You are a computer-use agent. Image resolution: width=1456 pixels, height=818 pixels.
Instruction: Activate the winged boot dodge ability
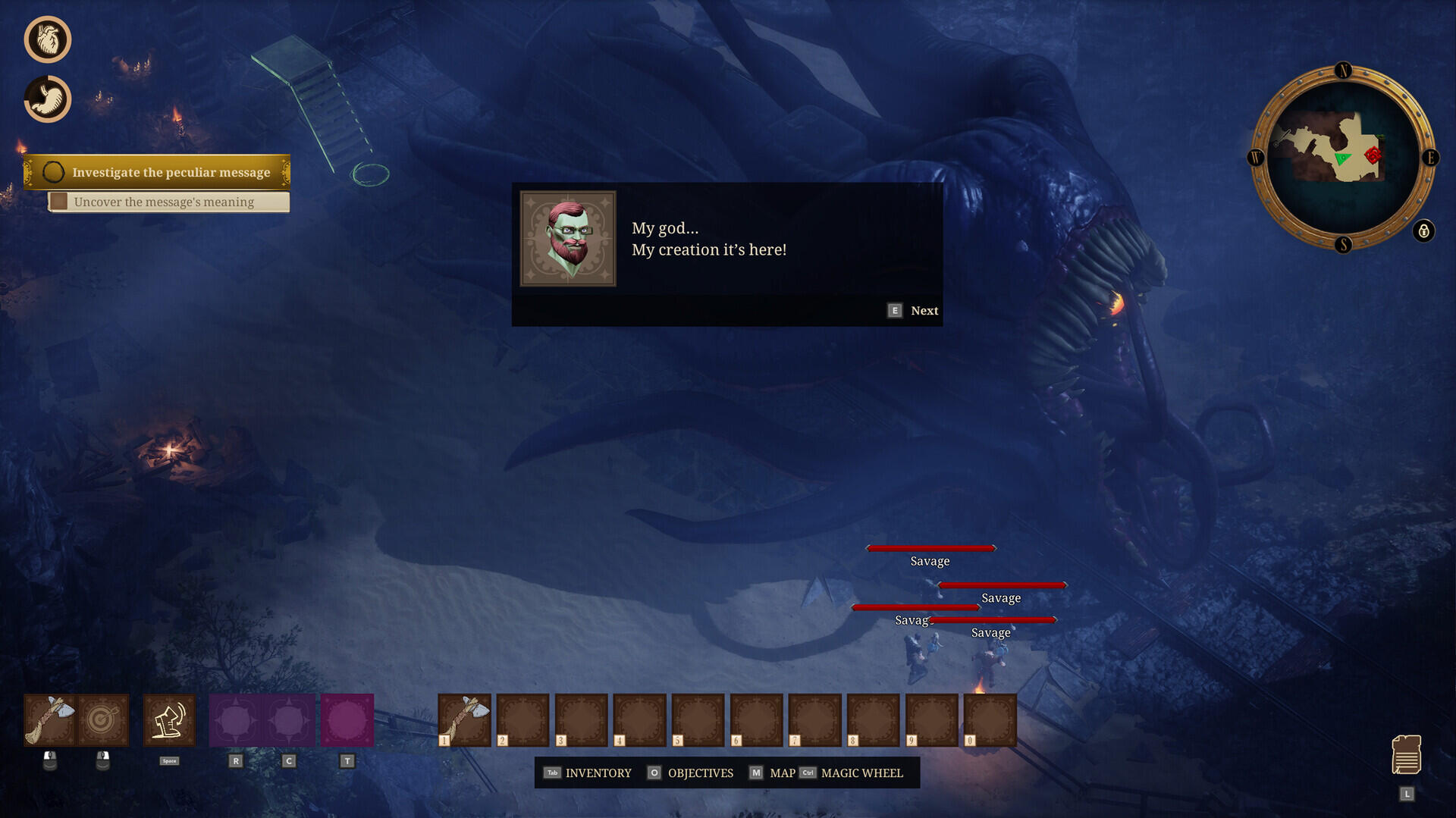click(169, 719)
